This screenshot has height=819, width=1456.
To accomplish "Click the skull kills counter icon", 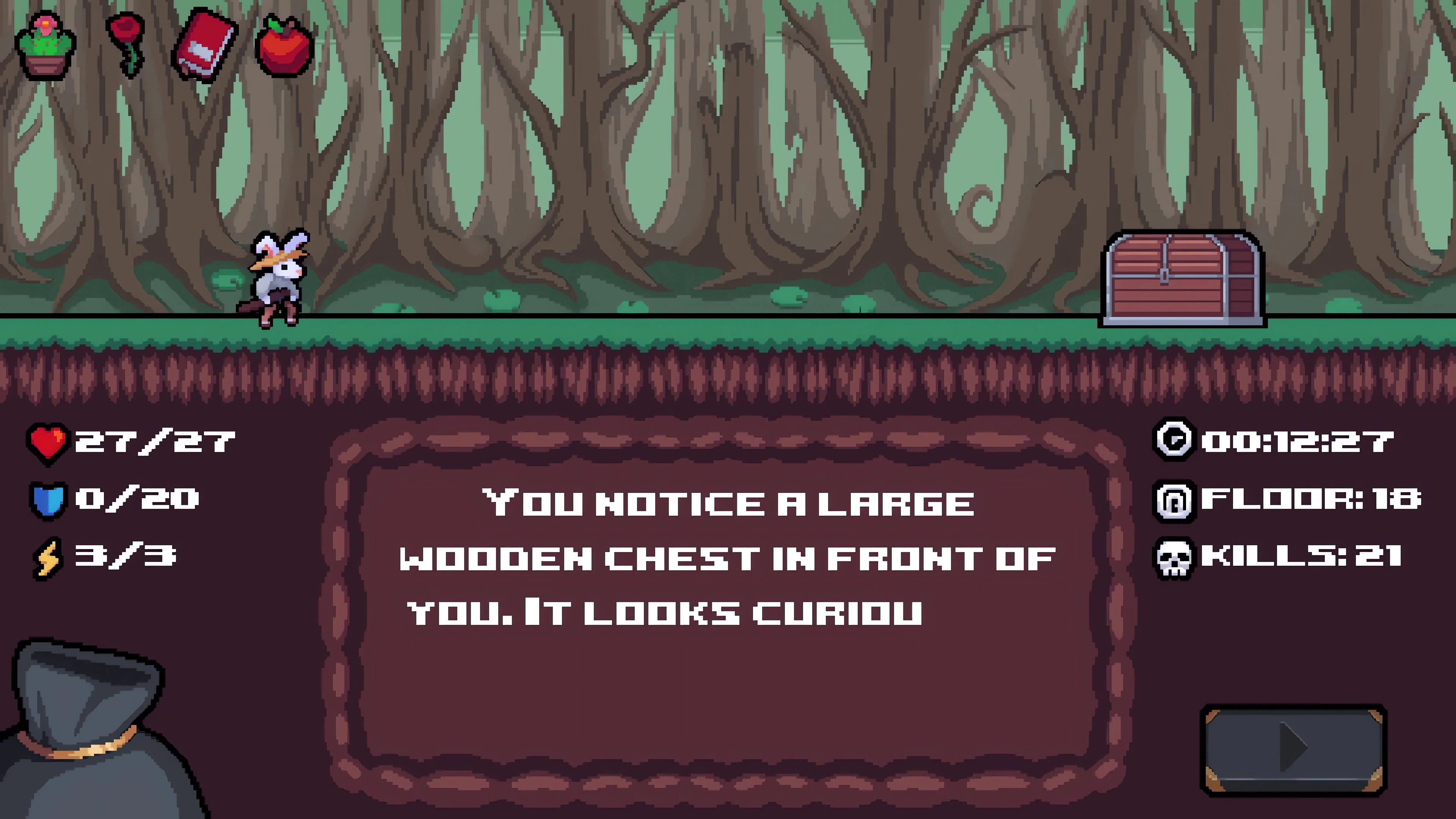I will tap(1174, 557).
